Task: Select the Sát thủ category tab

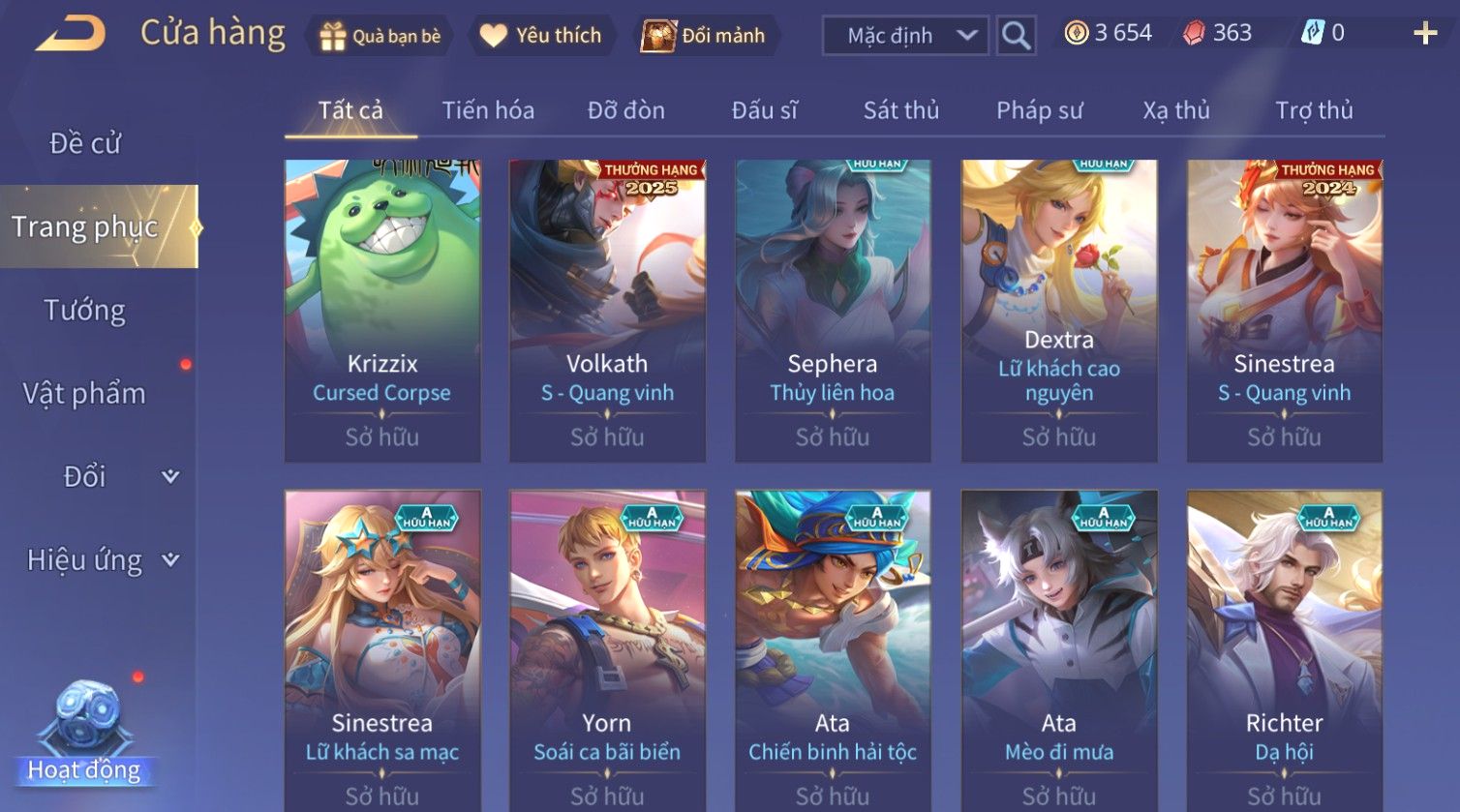Action: click(900, 110)
